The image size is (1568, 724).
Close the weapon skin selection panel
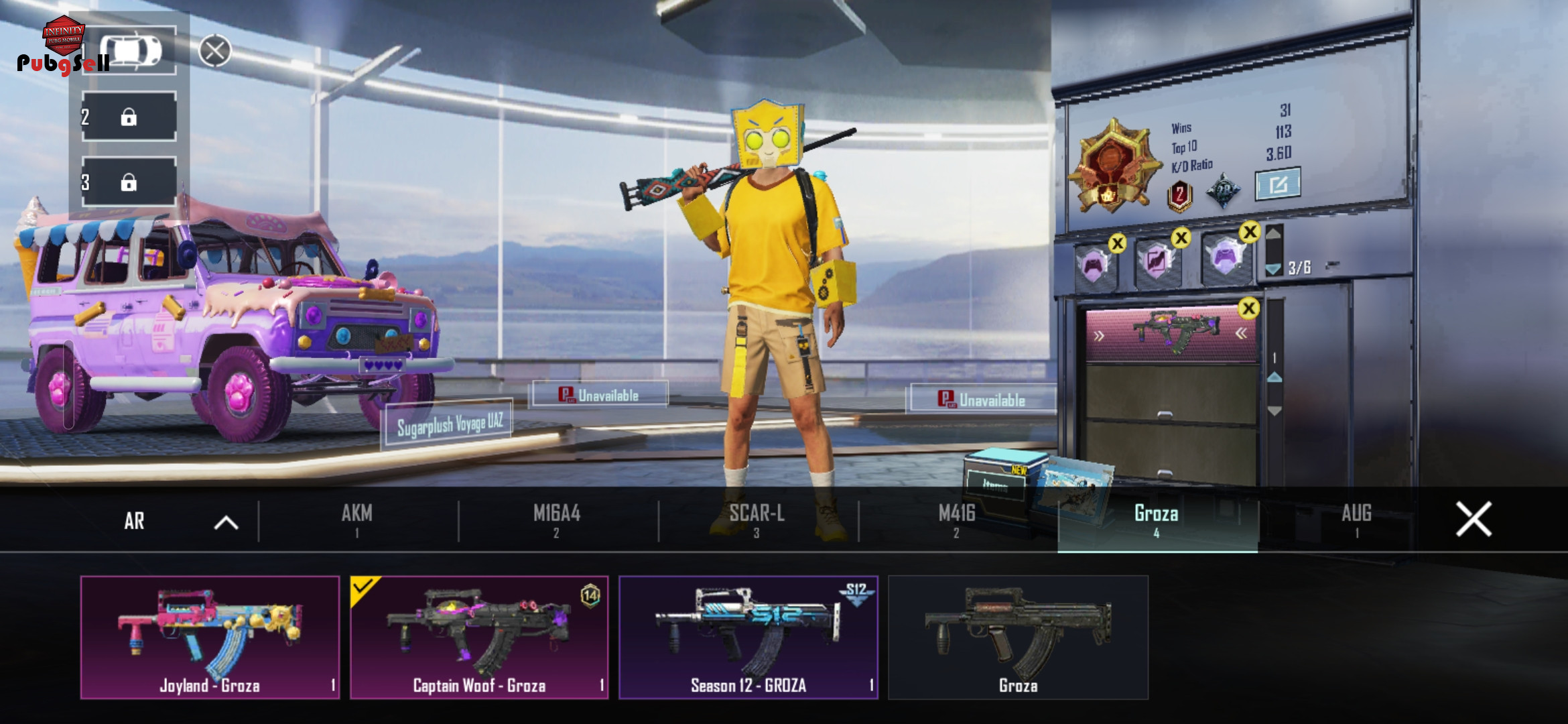1474,519
